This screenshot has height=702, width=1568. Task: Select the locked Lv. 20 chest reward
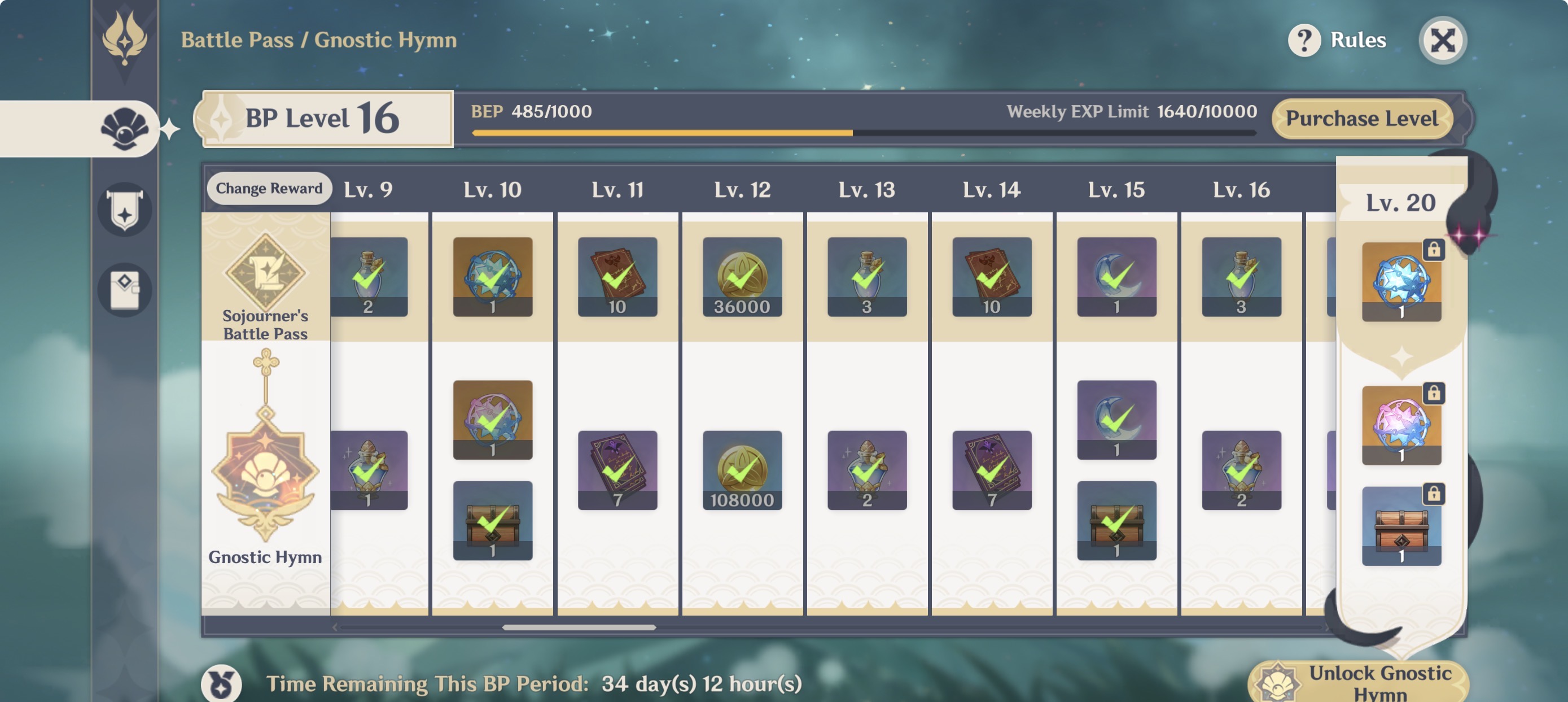point(1400,526)
